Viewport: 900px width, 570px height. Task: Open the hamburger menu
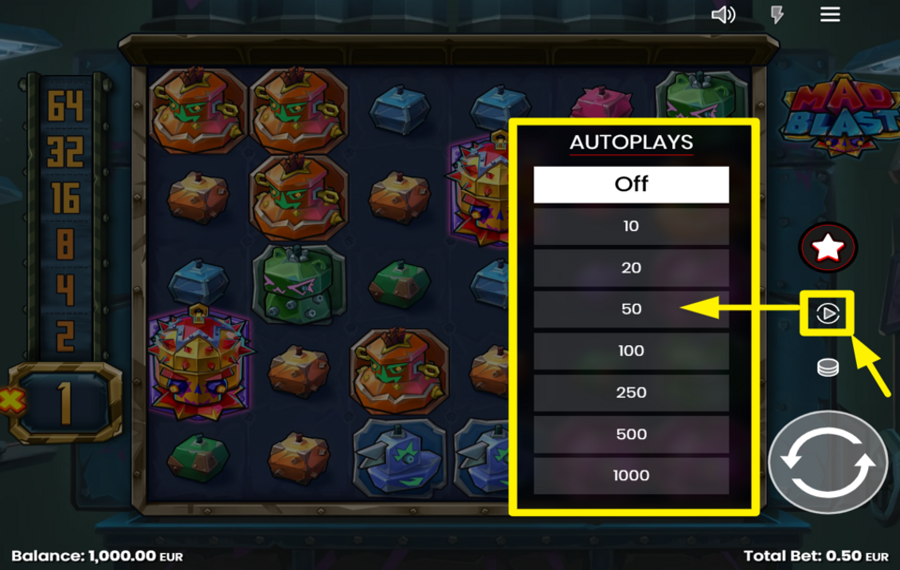tap(830, 15)
